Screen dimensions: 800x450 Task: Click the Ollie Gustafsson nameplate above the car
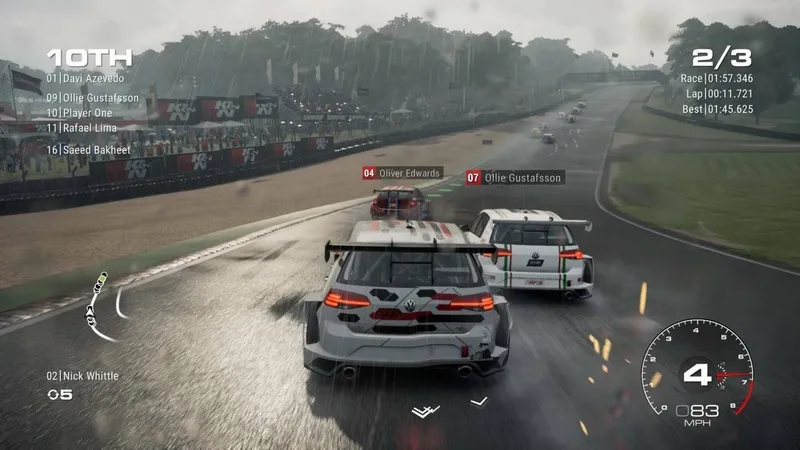pos(515,177)
